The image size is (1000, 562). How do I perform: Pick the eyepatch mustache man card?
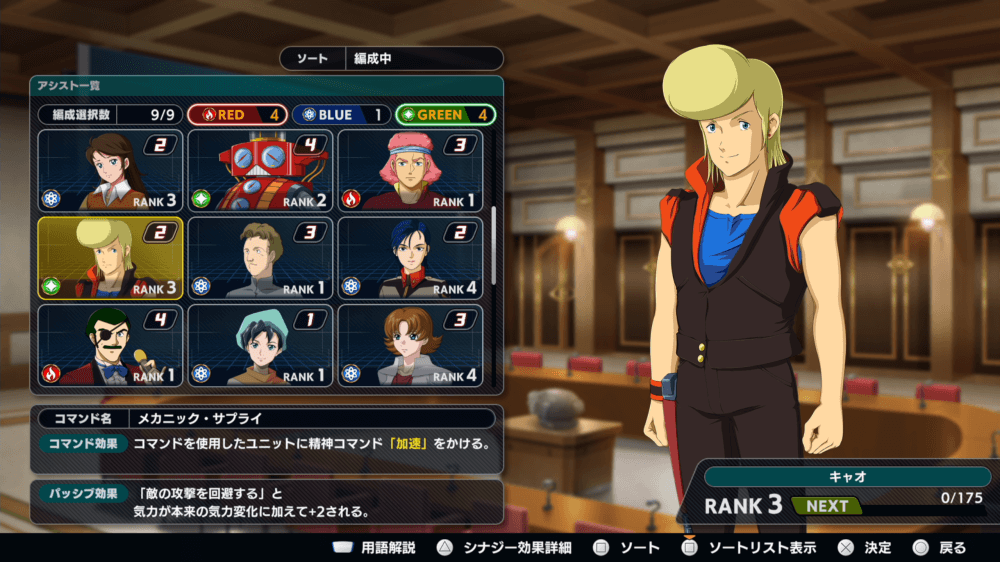(110, 345)
